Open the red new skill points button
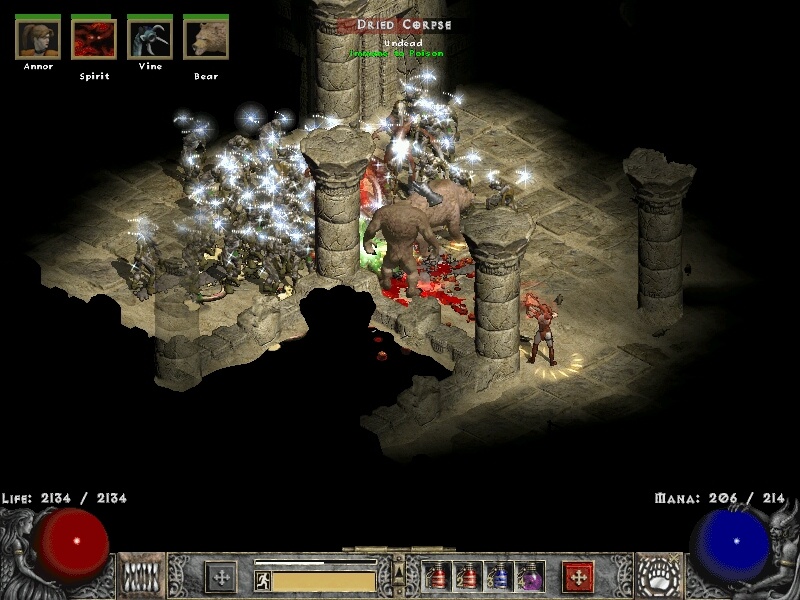This screenshot has height=600, width=800. [578, 577]
